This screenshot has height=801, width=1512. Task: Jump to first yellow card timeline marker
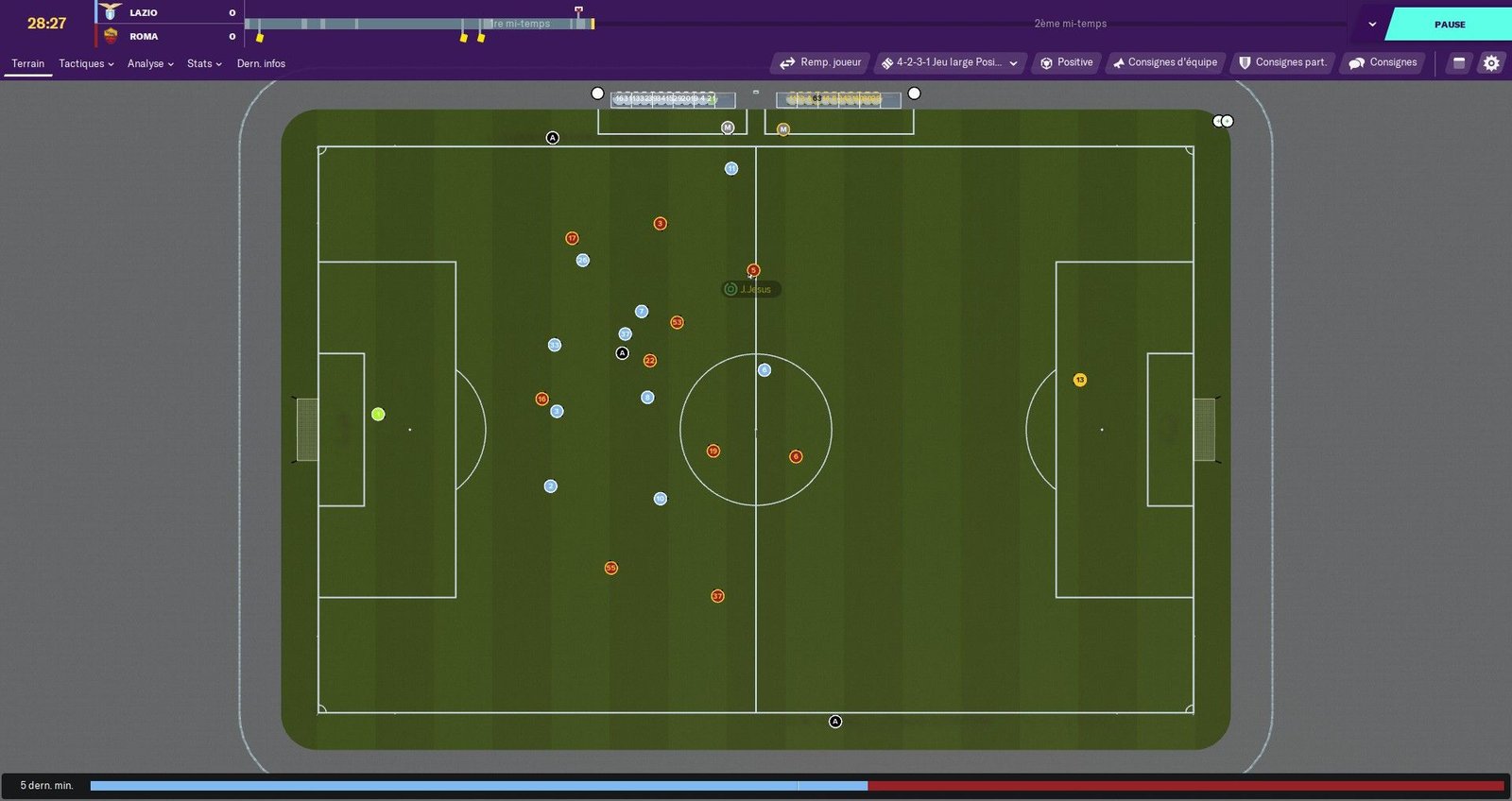pyautogui.click(x=260, y=38)
